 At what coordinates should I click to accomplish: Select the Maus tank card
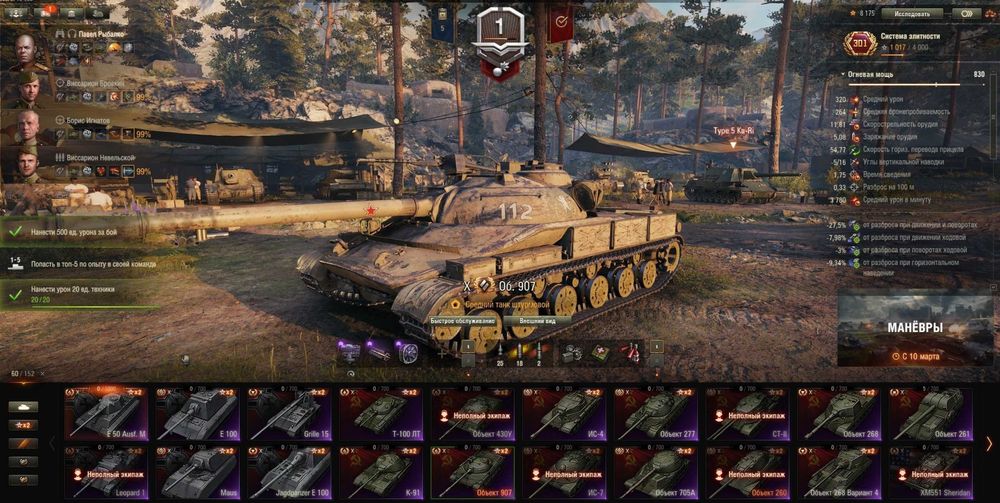click(197, 472)
